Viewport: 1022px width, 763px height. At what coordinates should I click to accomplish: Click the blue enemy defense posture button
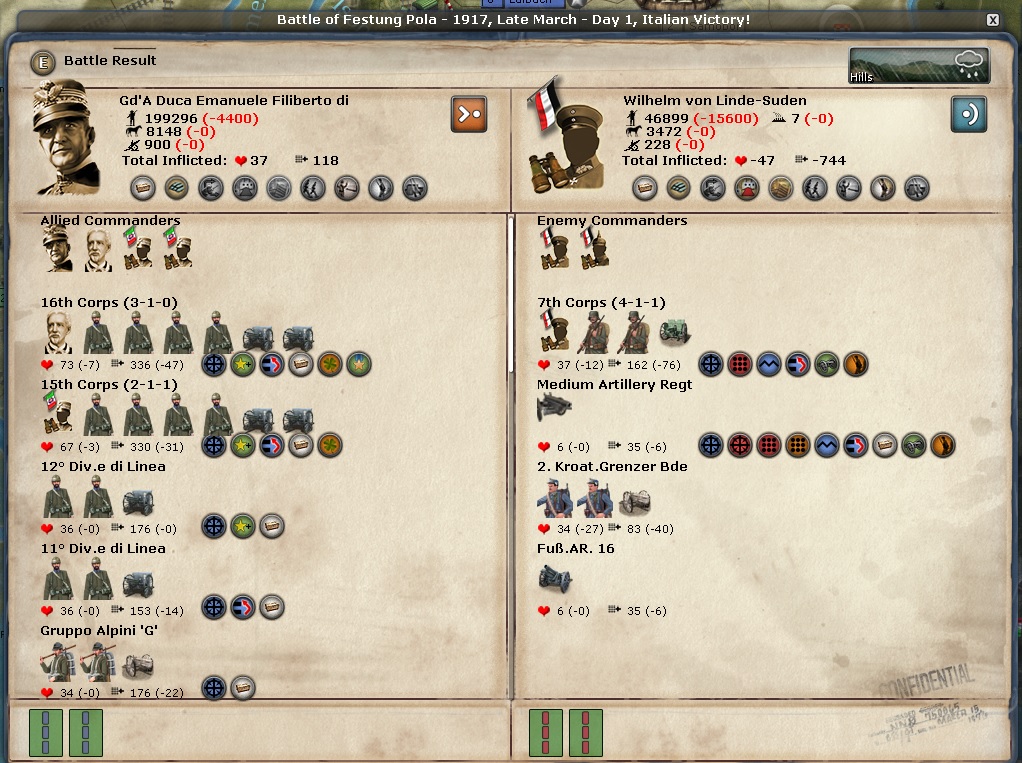pos(968,114)
